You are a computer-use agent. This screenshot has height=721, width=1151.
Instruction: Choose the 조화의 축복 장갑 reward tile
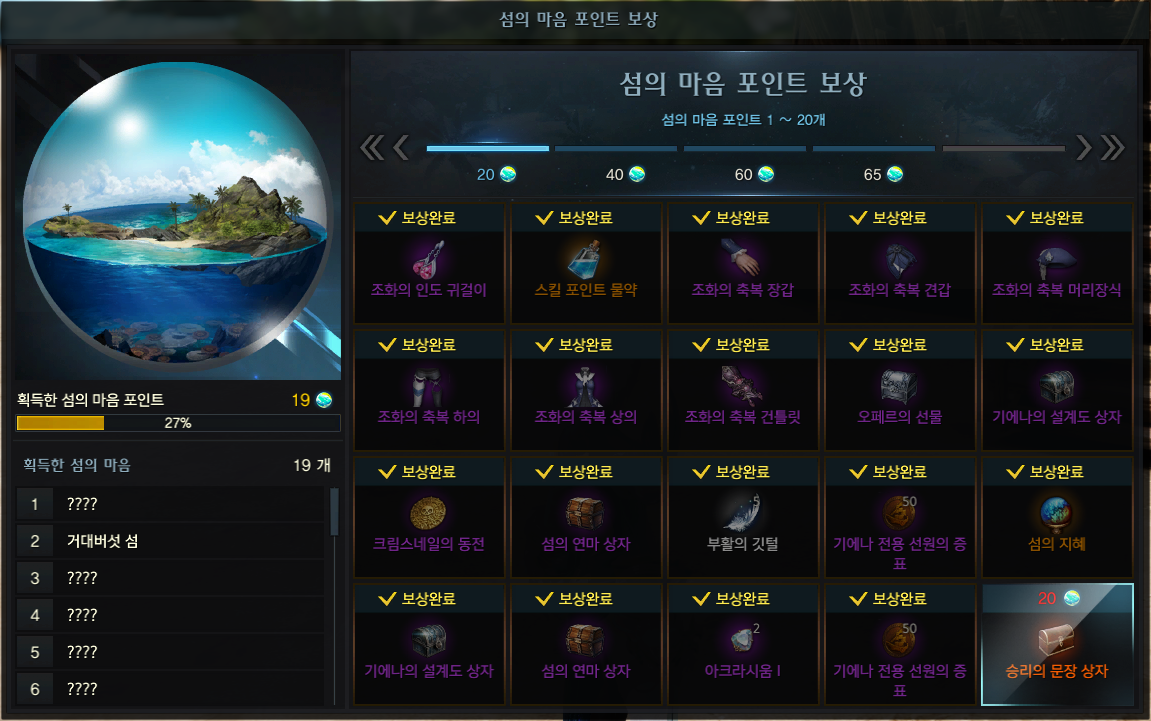click(743, 264)
